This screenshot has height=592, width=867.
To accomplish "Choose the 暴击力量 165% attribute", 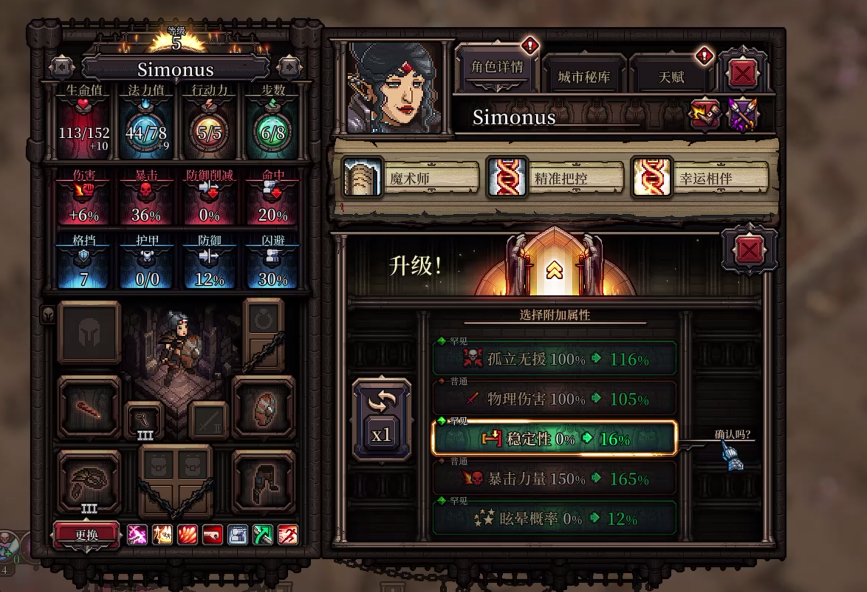I will tap(554, 479).
